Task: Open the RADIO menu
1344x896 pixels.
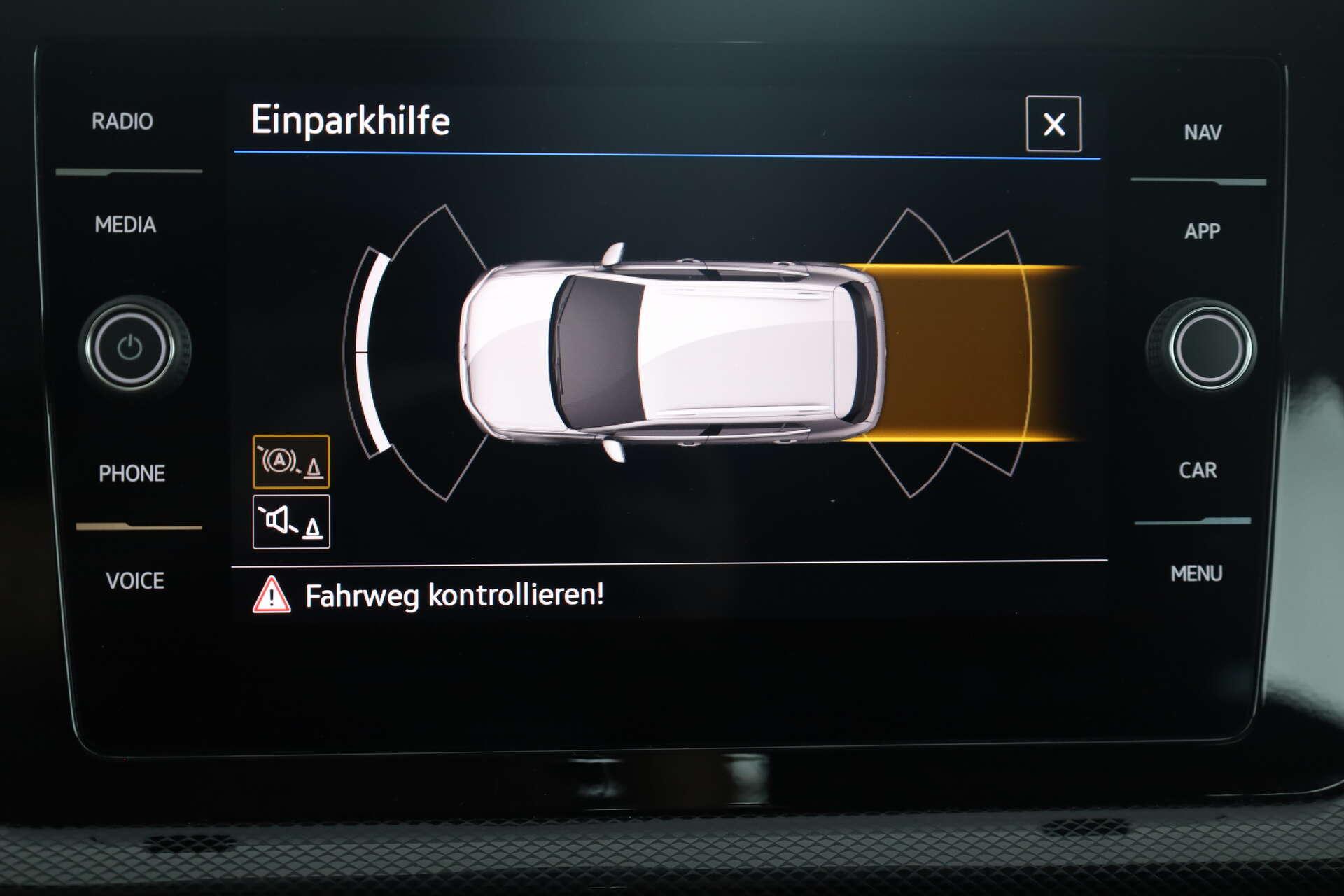Action: tap(122, 122)
